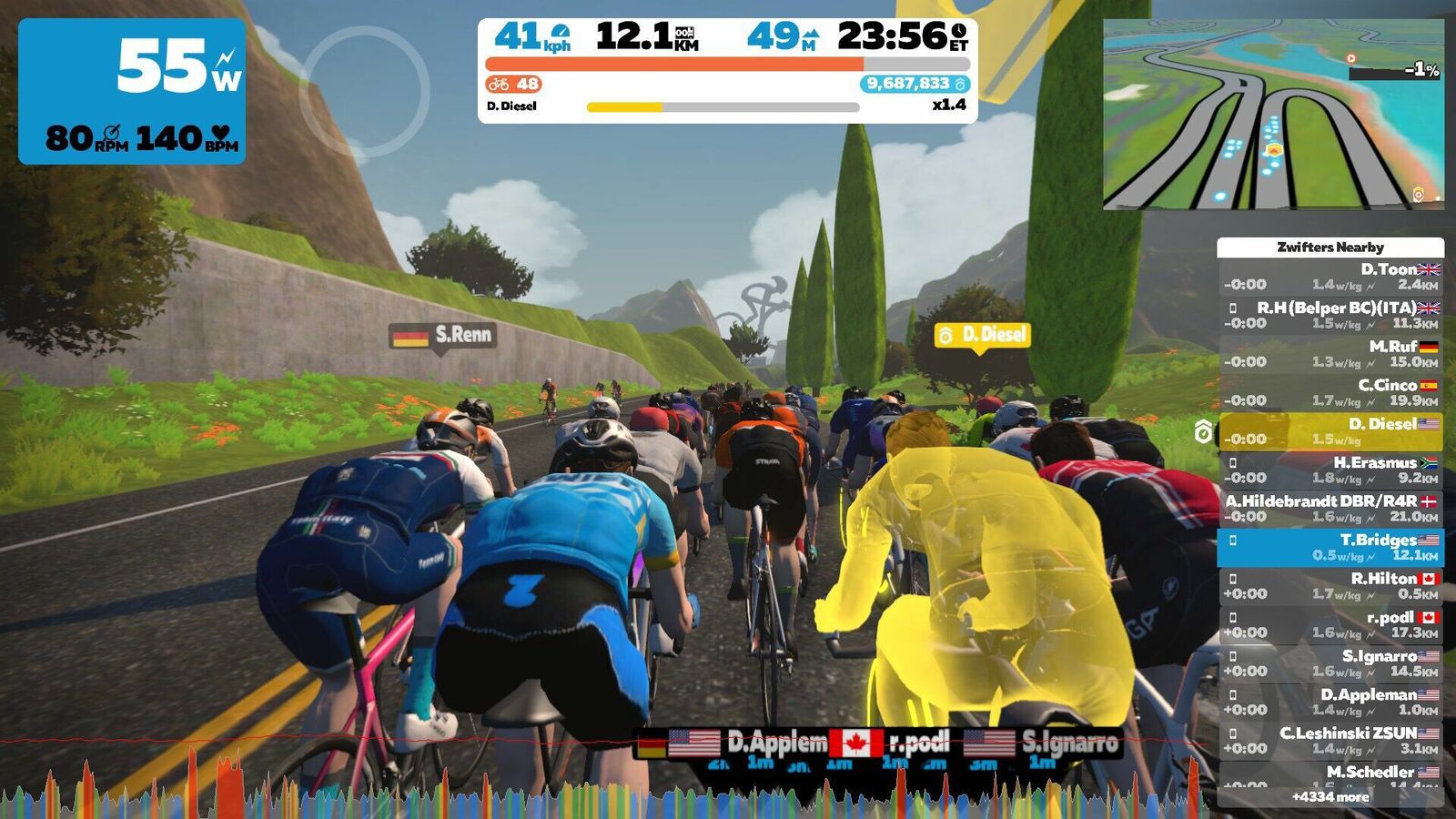Select C.Leshinski ZSUN rider row
Screen dimensions: 1456x819
[1330, 741]
